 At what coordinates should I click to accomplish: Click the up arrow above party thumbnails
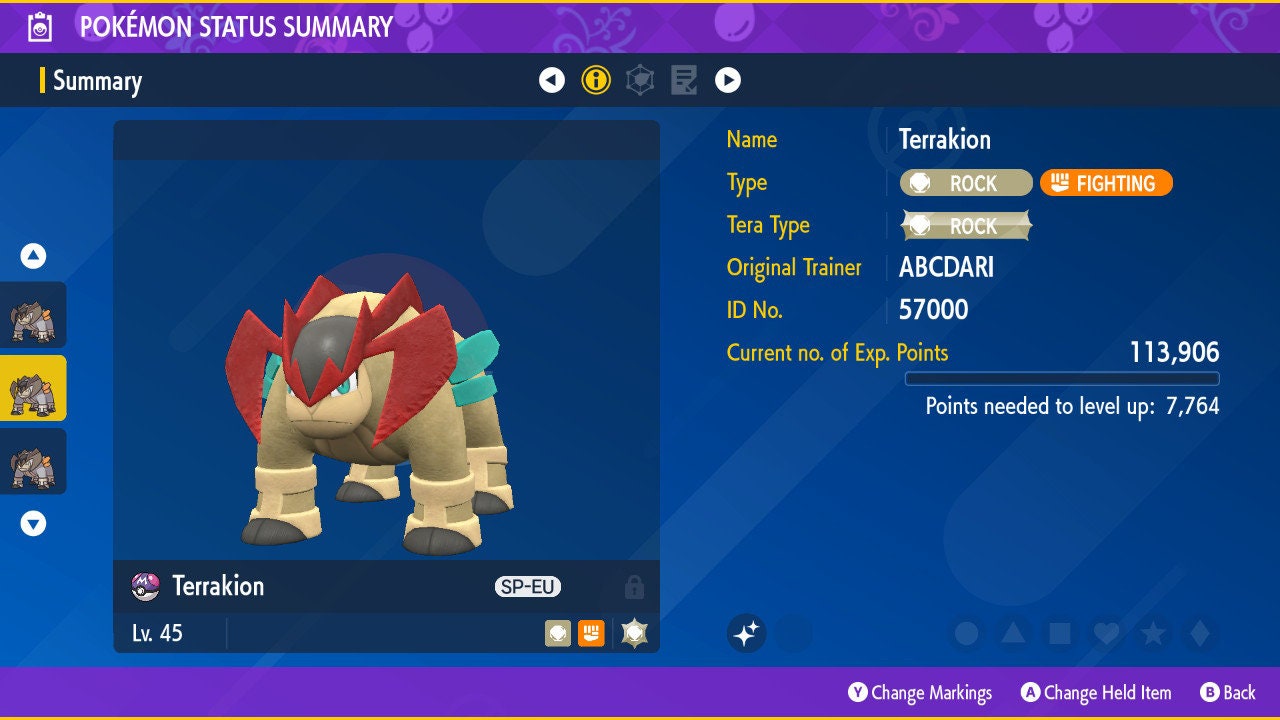point(33,256)
